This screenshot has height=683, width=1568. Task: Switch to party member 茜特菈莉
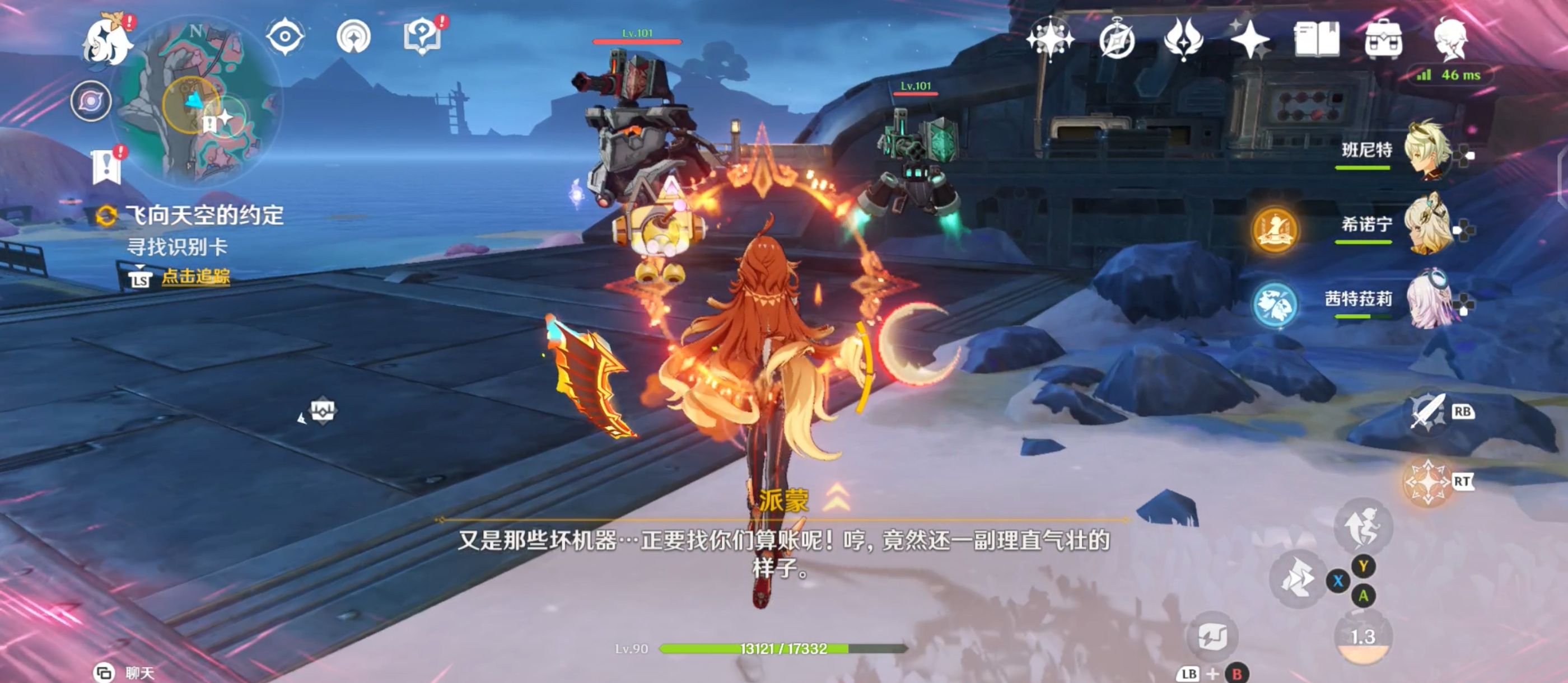[x=1427, y=300]
